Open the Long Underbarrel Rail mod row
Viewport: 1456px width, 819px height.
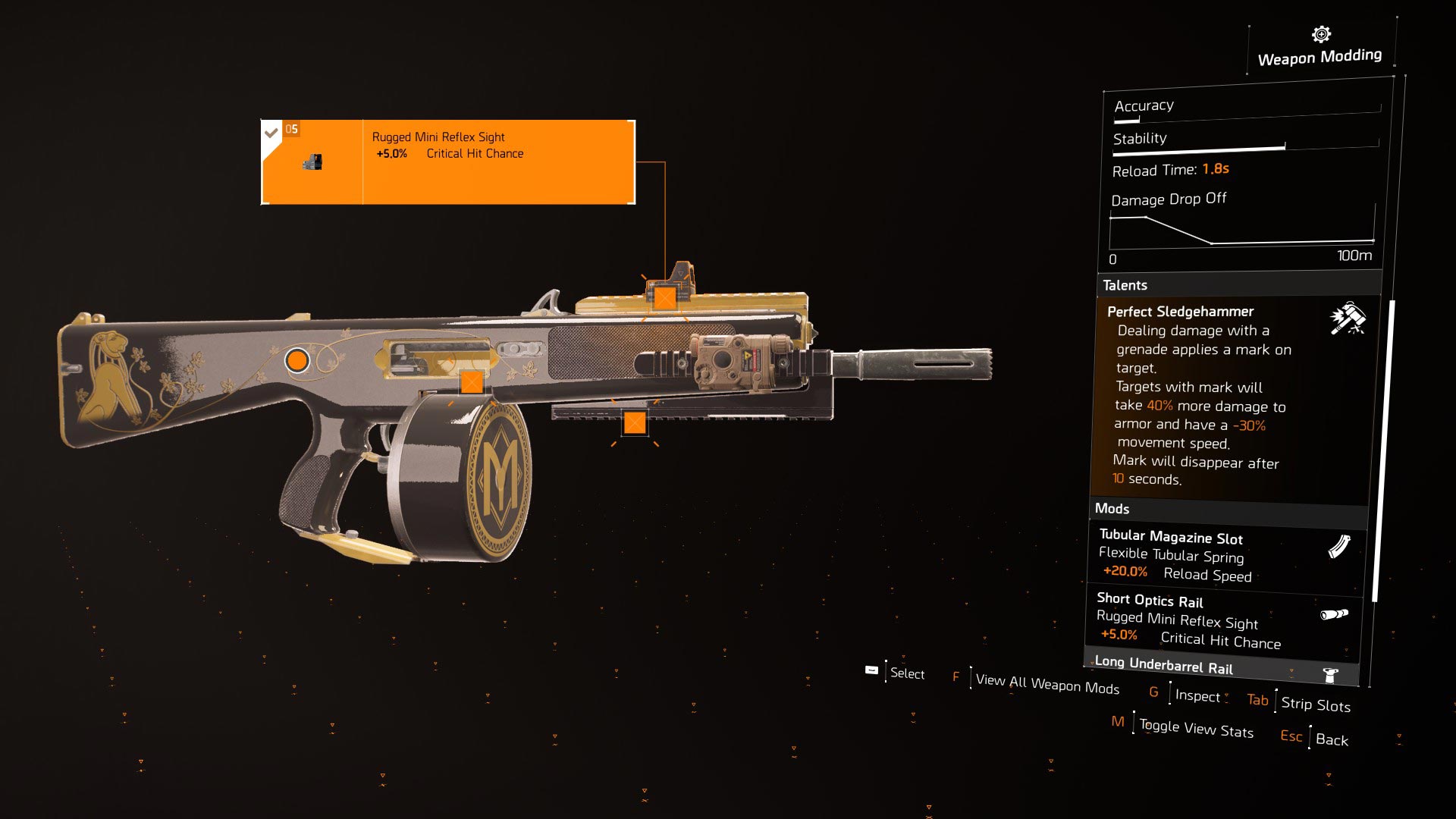tap(1221, 667)
